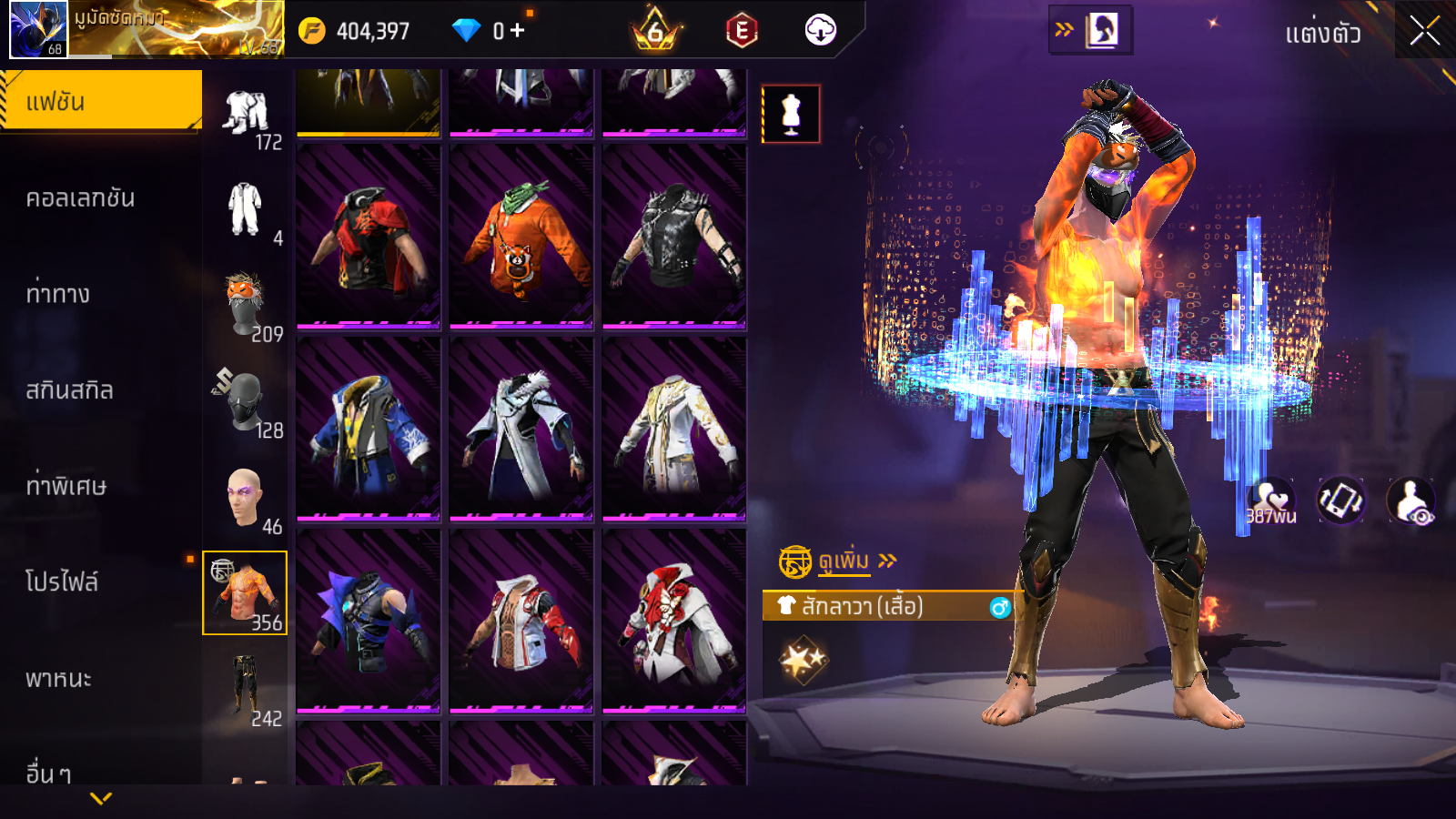Add diamonds with the plus button
The width and height of the screenshot is (1456, 819).
(517, 30)
